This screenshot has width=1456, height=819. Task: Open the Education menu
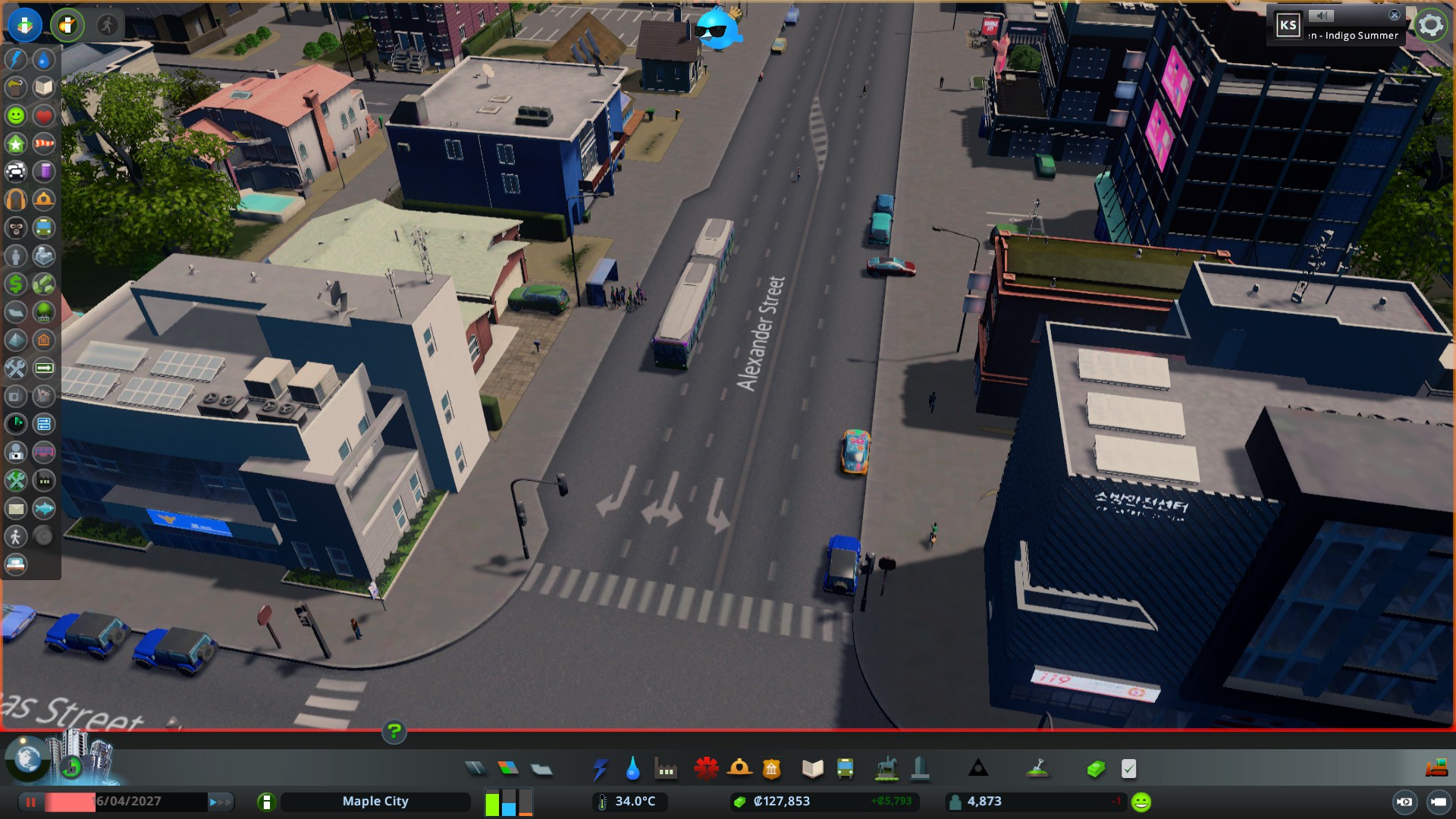(x=811, y=768)
